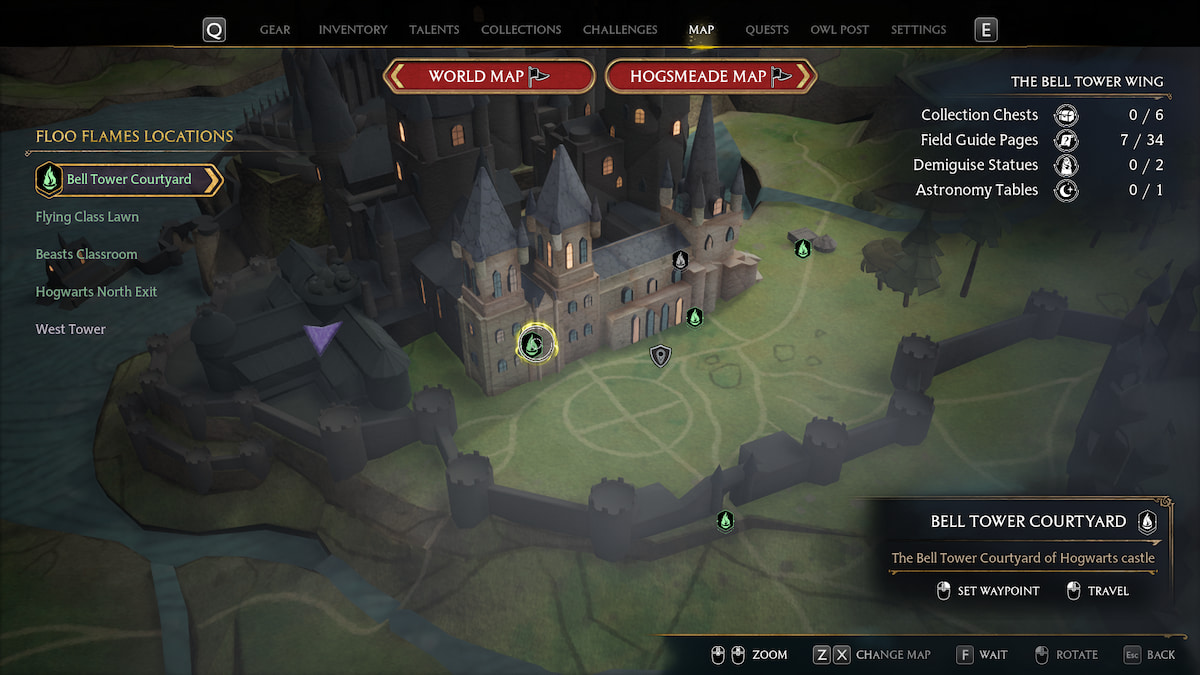Screen dimensions: 1200x675
Task: Select the shield-shaped waypoint marker on the map
Action: 660,355
